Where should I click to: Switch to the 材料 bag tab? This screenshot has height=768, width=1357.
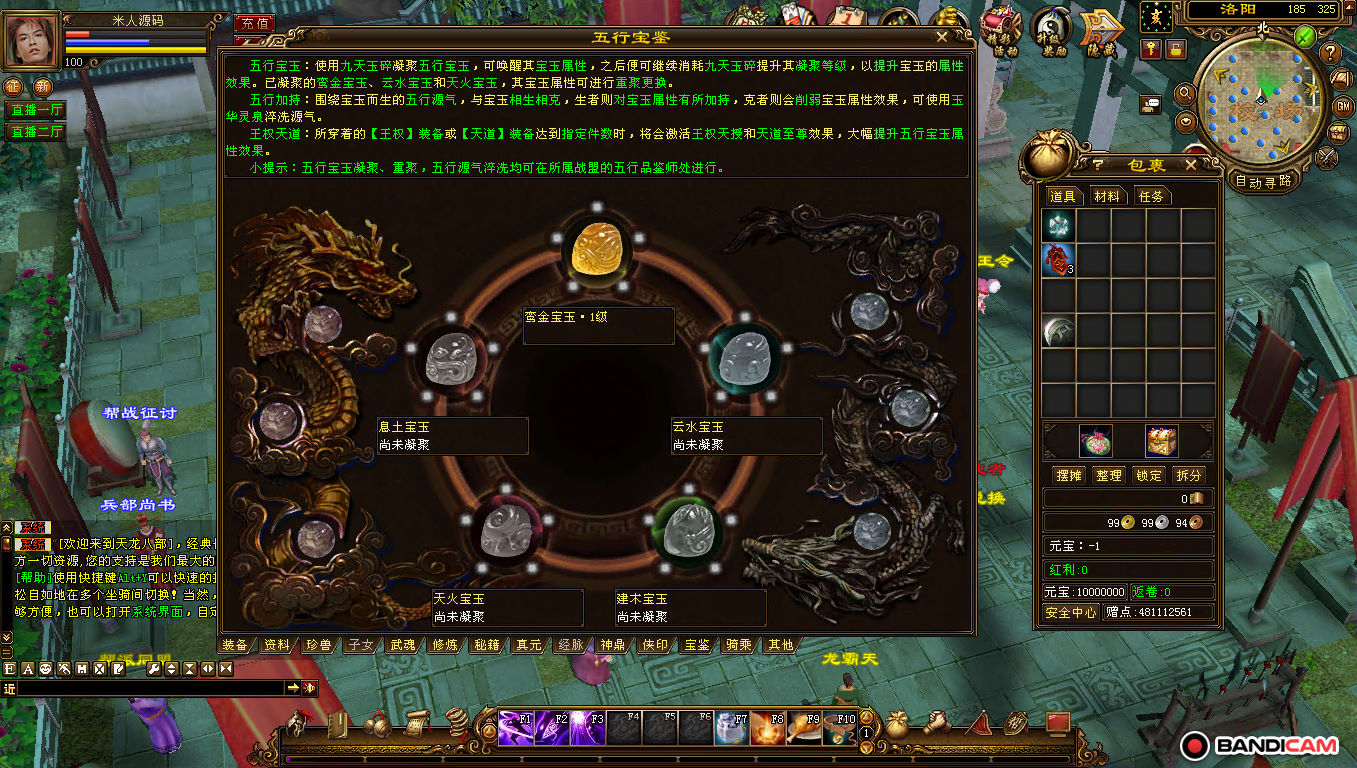1106,197
